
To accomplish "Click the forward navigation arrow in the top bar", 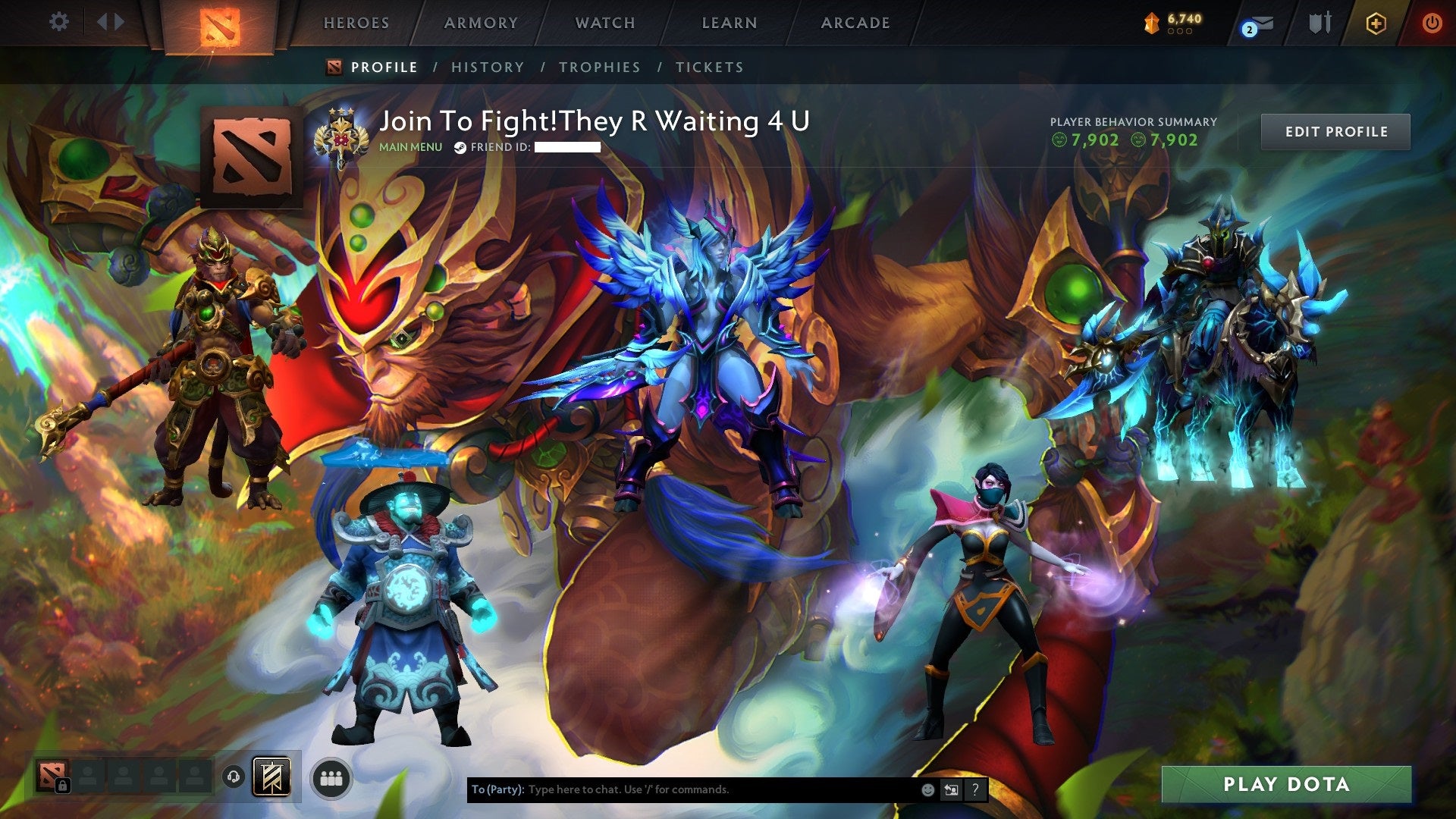I will 120,22.
